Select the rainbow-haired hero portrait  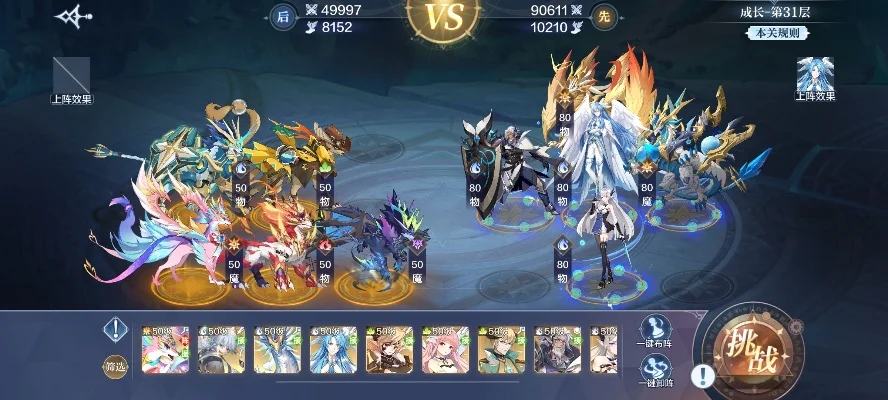coord(166,350)
